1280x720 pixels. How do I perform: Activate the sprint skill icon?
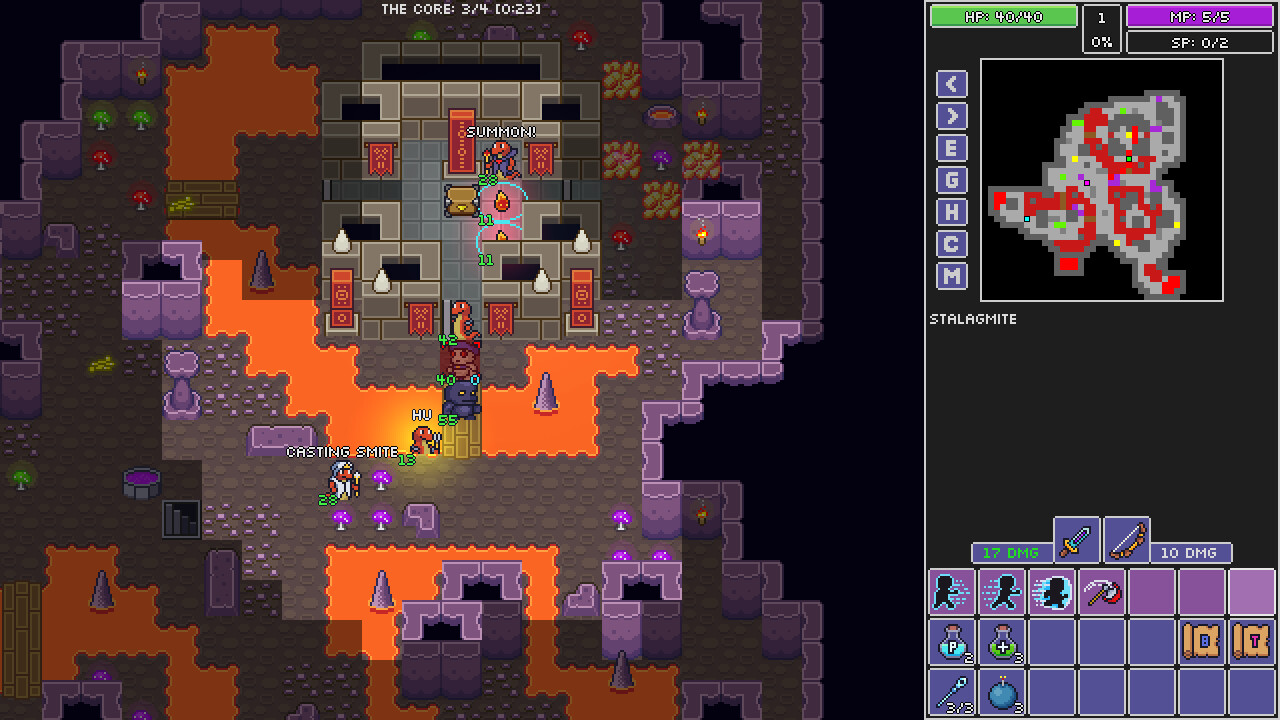click(1001, 591)
